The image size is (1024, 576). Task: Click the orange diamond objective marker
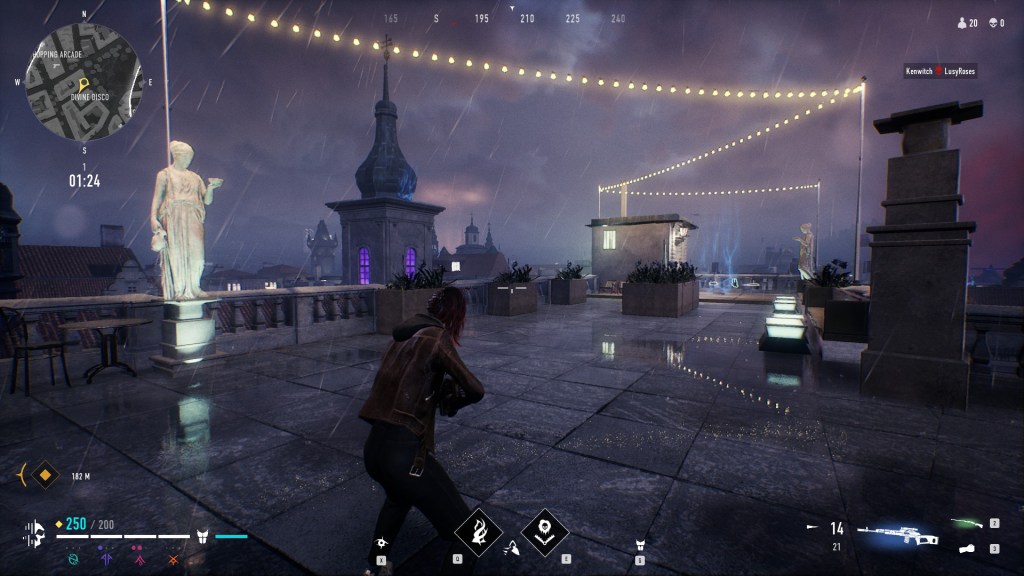coord(43,474)
